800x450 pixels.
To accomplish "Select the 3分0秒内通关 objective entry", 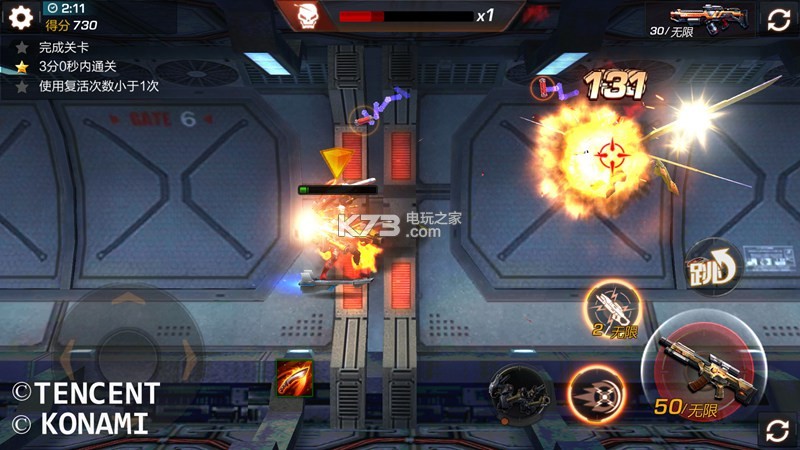I will click(77, 66).
